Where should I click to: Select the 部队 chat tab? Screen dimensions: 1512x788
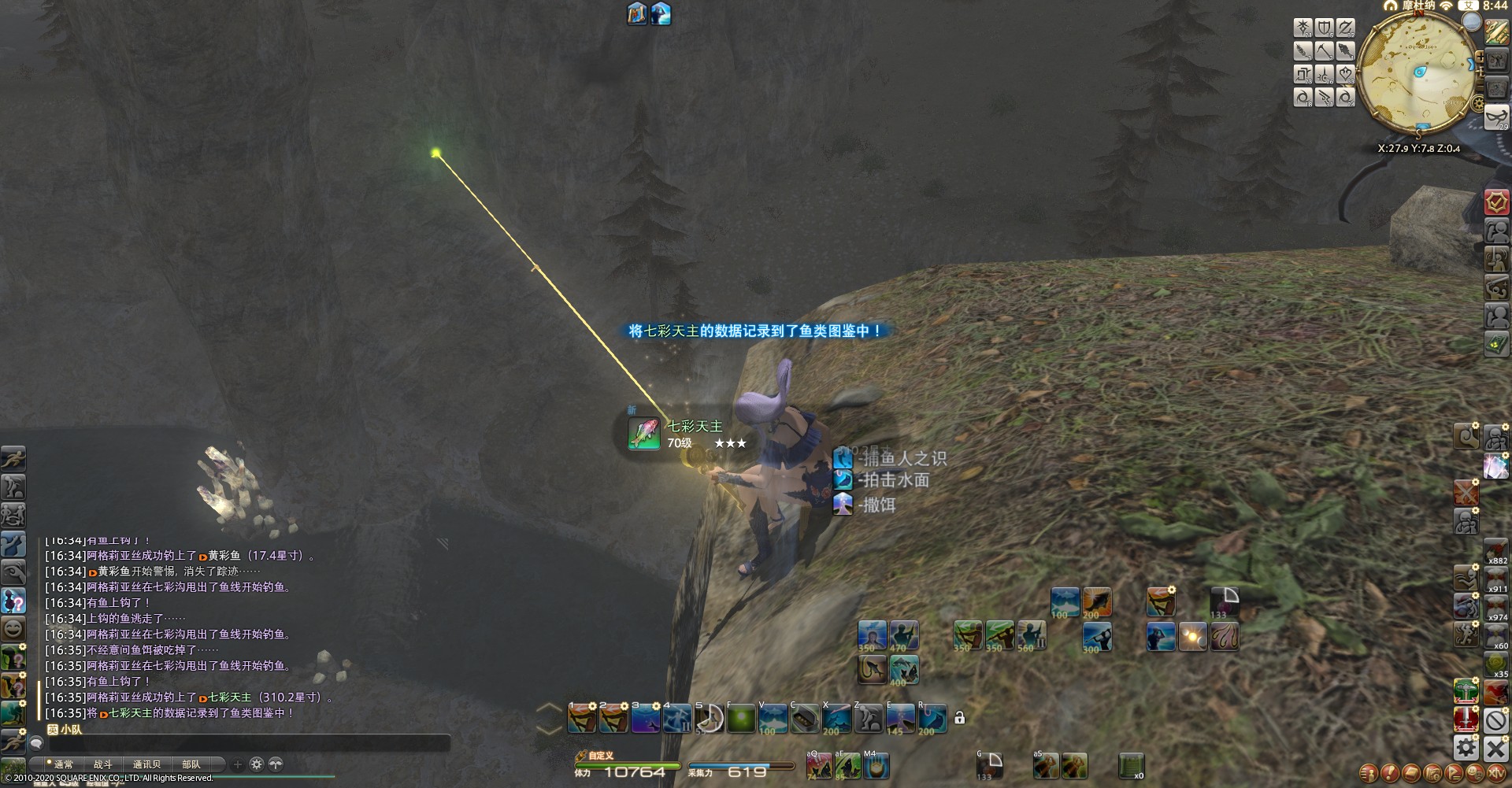(x=191, y=764)
